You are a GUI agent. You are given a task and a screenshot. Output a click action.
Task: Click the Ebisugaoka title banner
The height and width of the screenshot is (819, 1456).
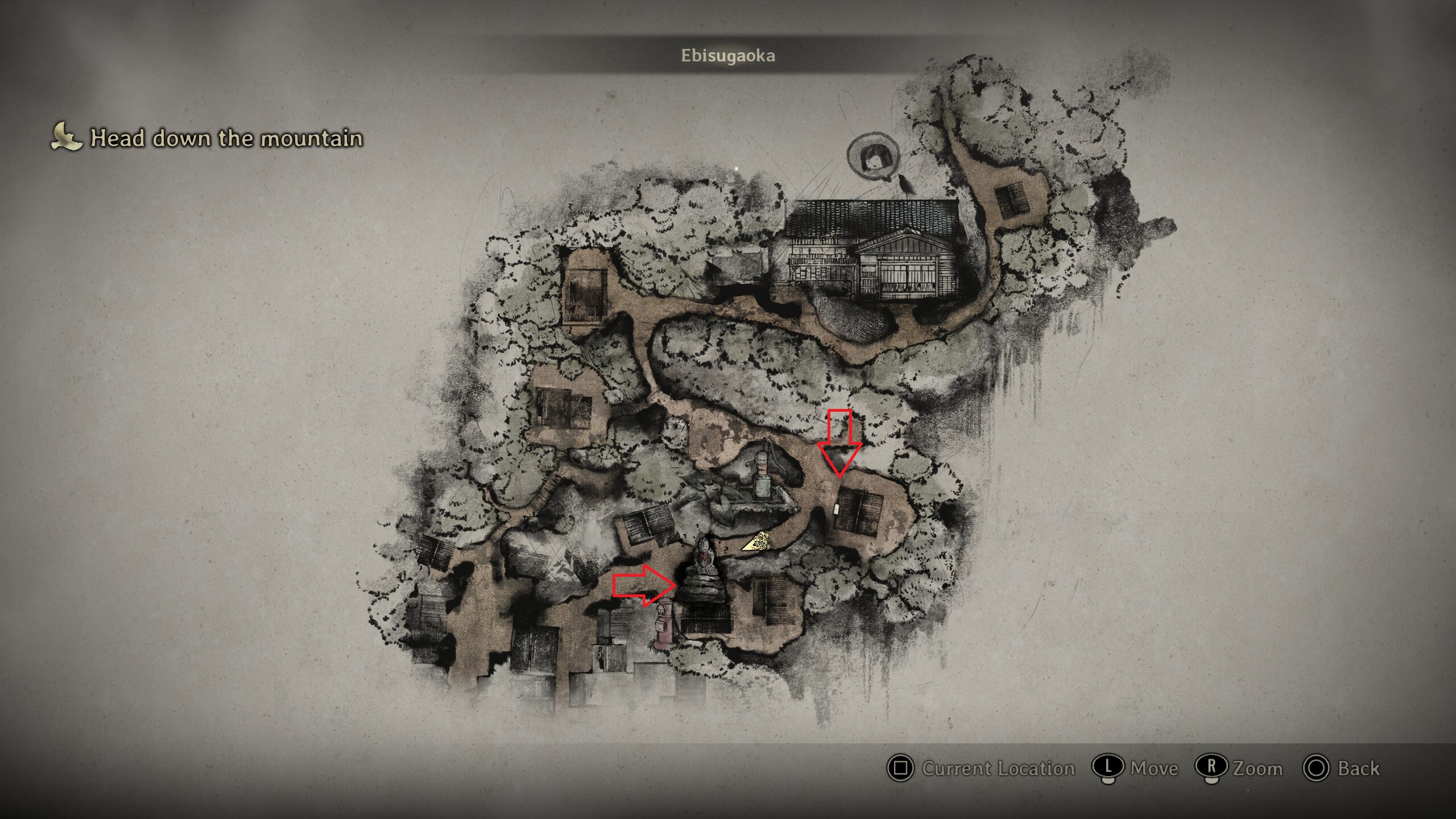pos(728,56)
